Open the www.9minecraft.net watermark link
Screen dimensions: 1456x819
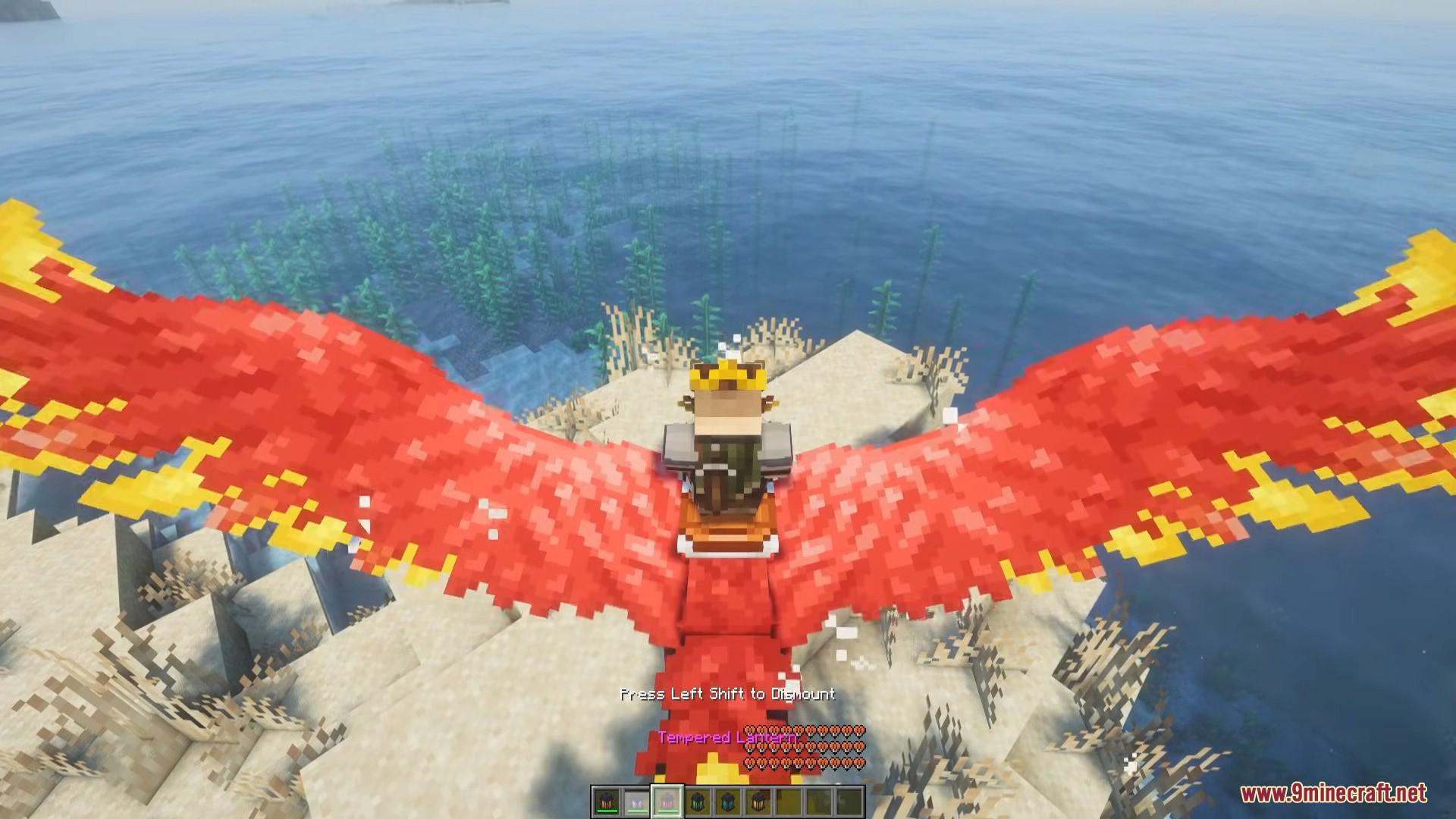[1333, 793]
